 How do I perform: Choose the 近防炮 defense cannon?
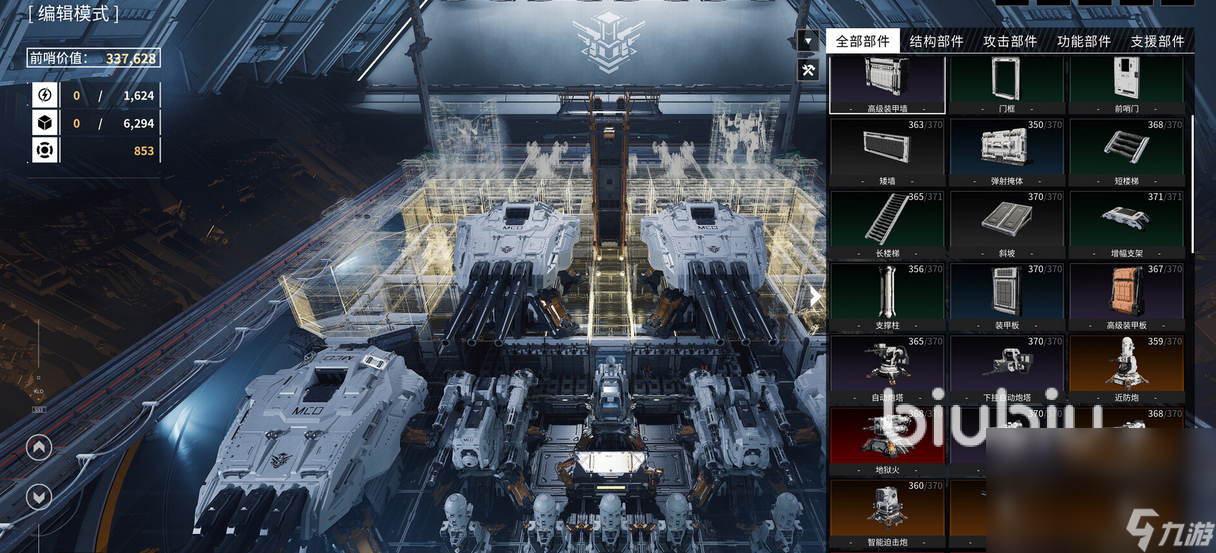[x=1126, y=368]
